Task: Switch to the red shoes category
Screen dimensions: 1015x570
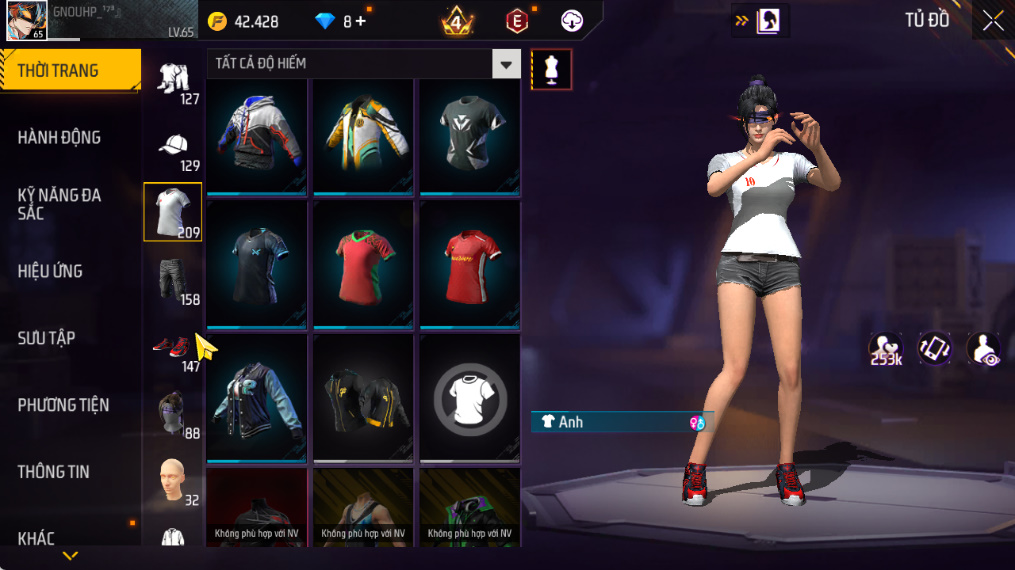Action: click(172, 347)
